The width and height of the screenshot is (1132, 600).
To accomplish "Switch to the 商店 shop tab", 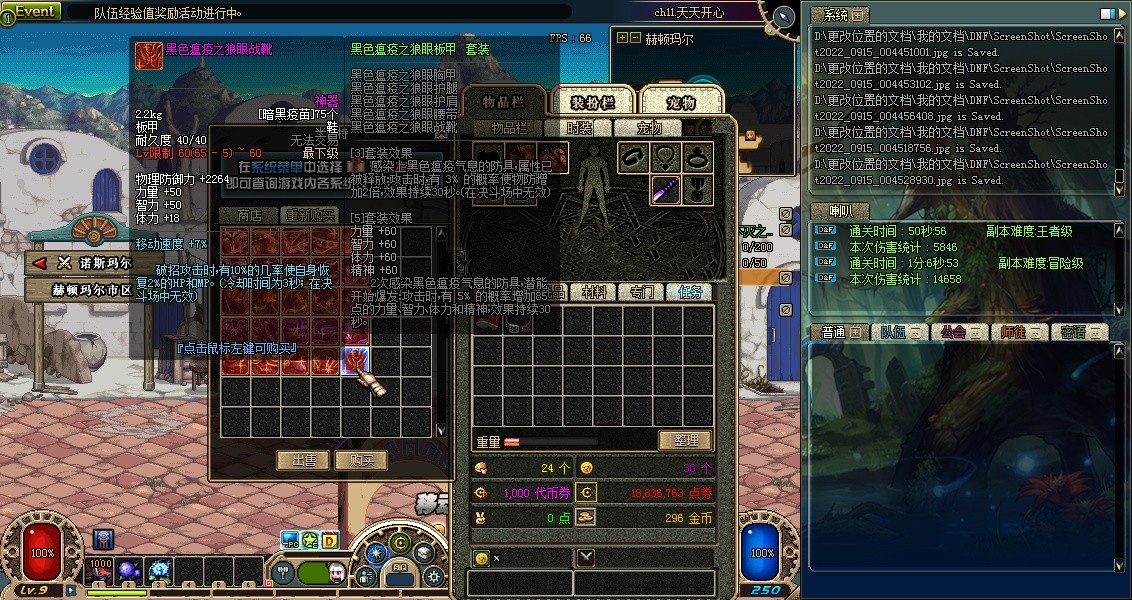I will (248, 215).
